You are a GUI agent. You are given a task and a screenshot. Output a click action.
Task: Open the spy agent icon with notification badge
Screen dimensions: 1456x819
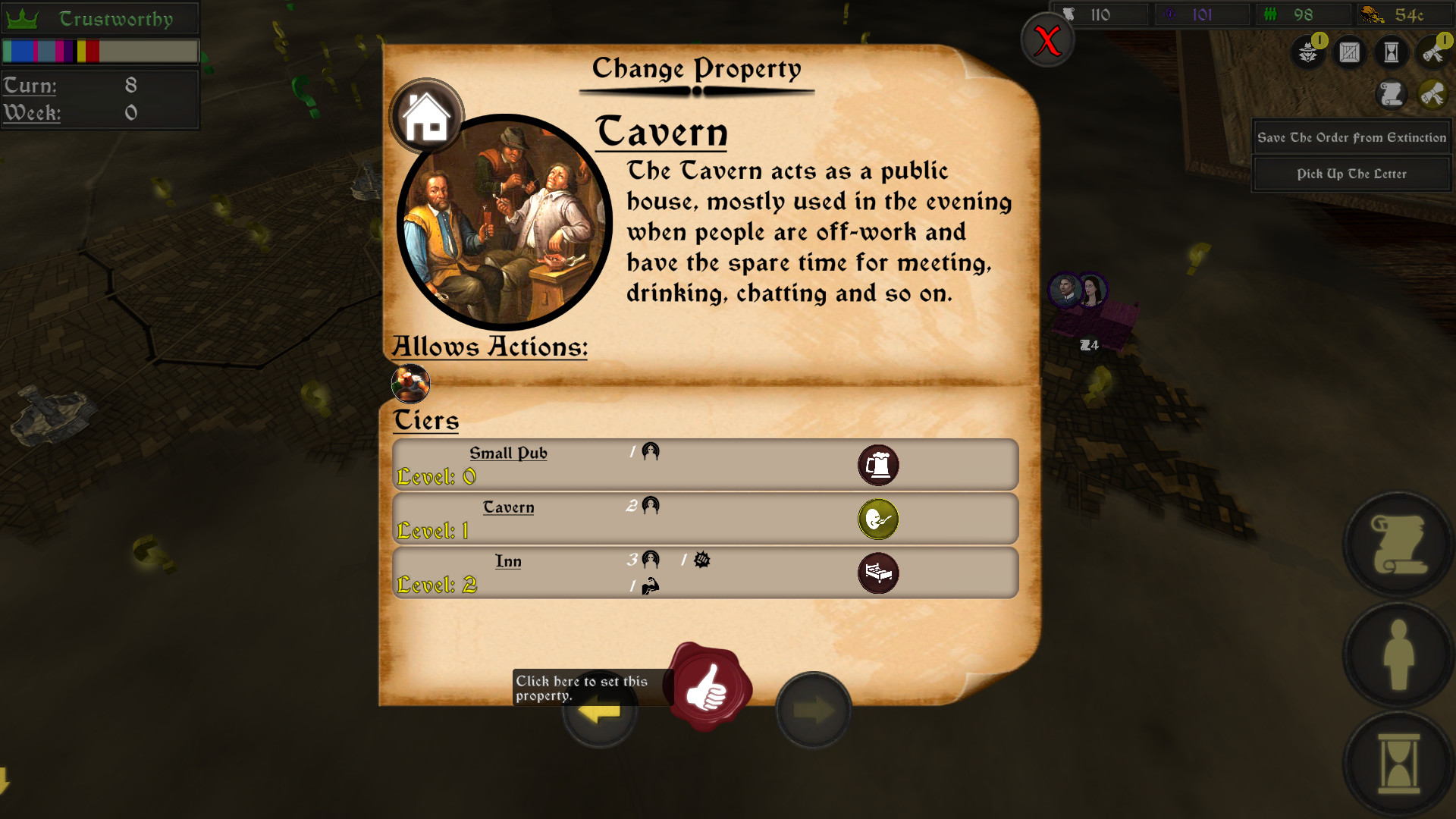[1307, 52]
